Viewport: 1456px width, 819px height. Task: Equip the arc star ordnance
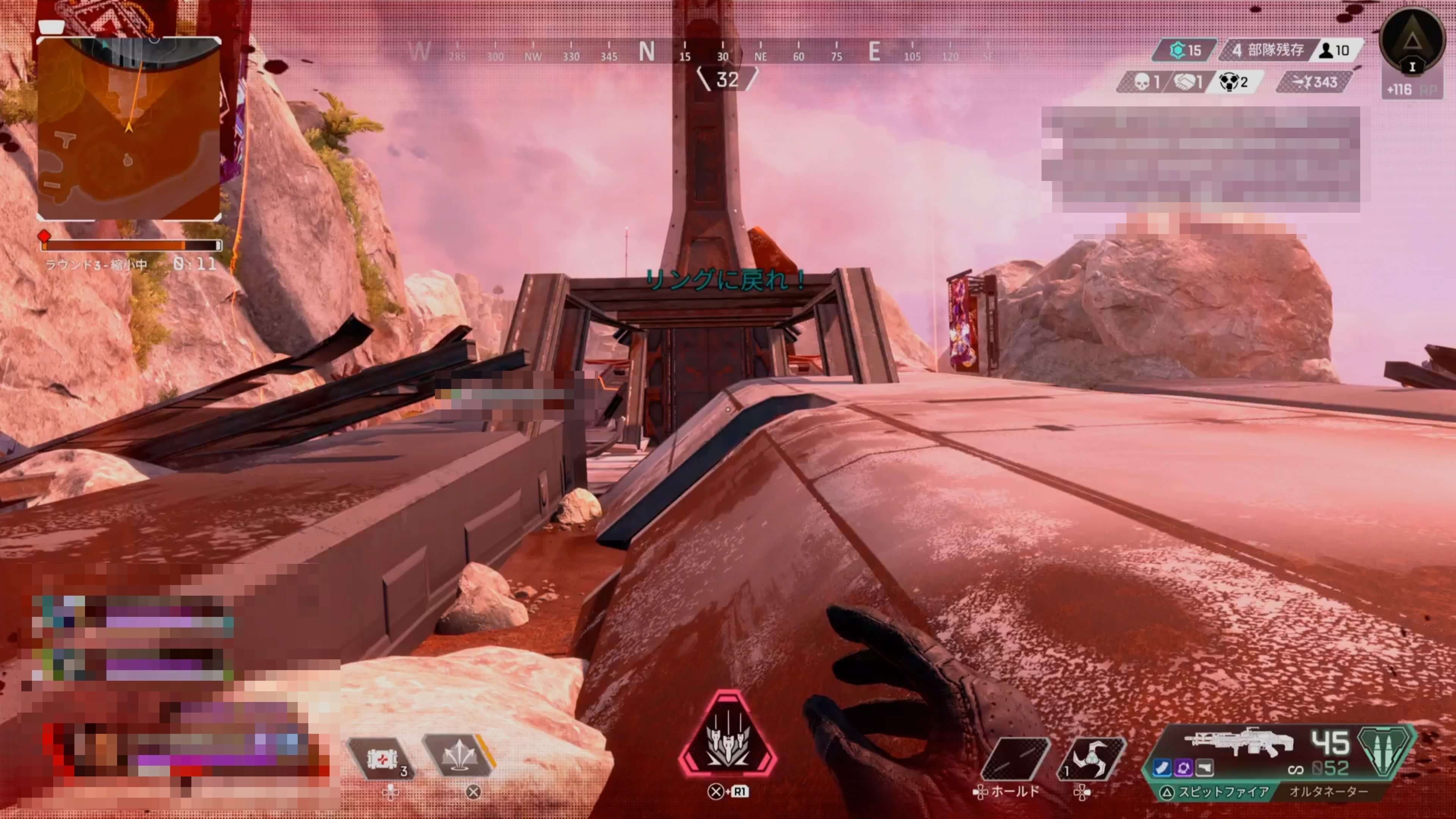(x=1092, y=758)
